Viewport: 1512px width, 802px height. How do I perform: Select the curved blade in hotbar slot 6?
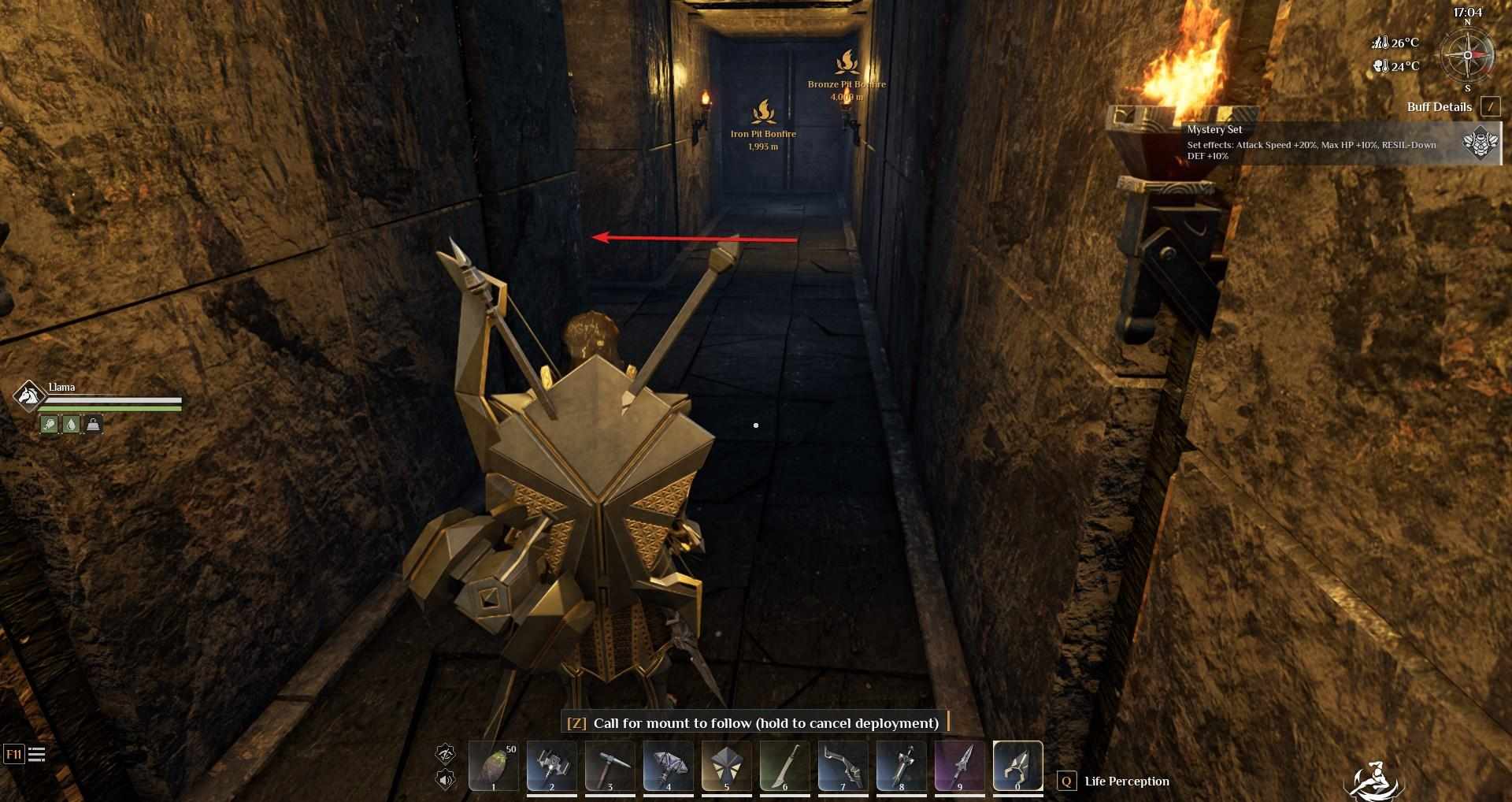coord(785,766)
